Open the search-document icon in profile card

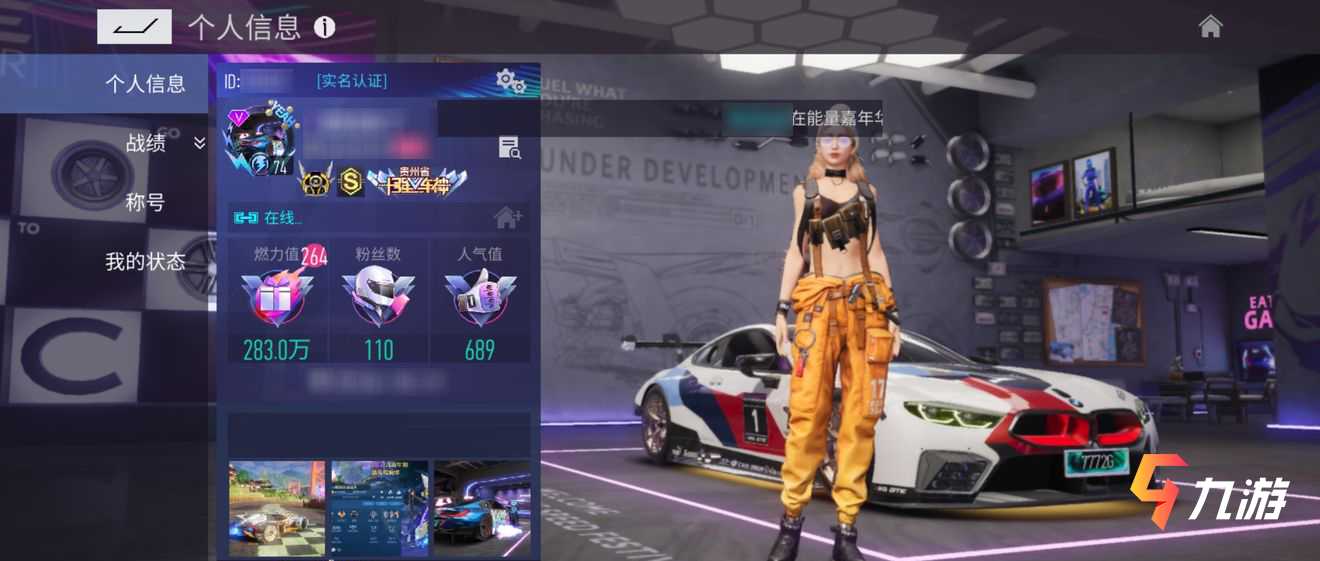510,148
